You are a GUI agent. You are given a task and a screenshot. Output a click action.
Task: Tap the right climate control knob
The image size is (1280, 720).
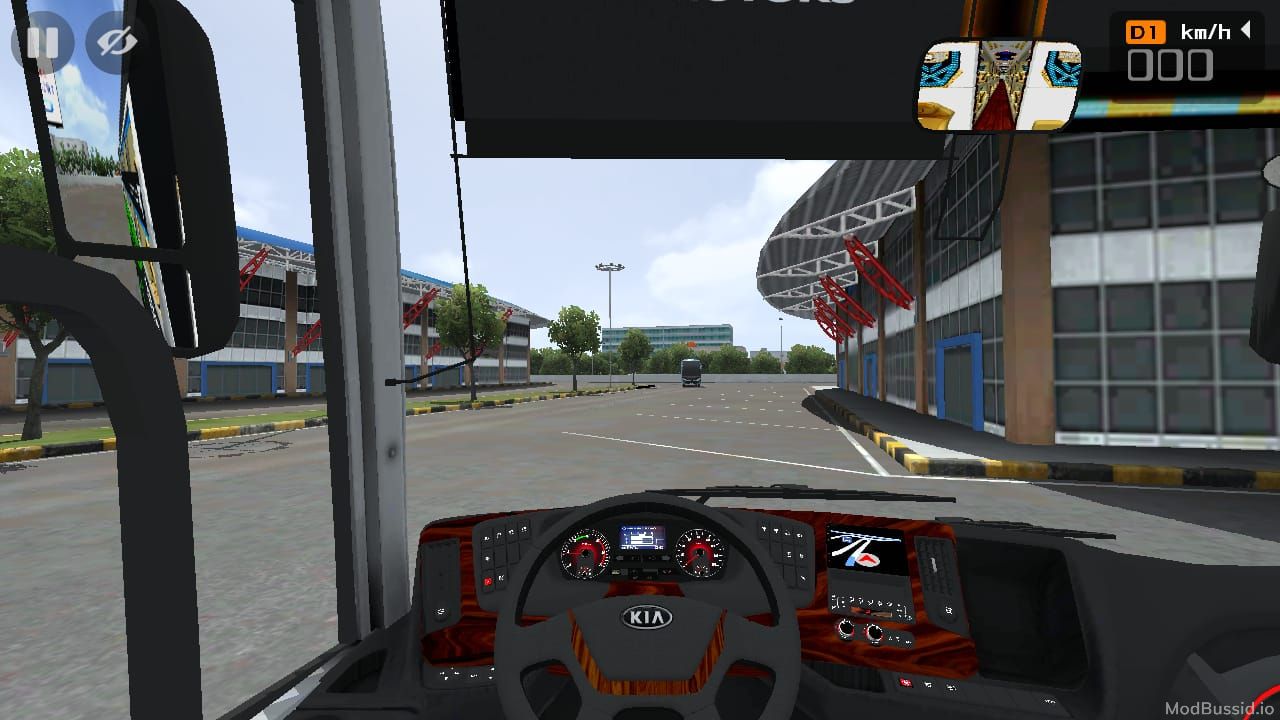876,634
